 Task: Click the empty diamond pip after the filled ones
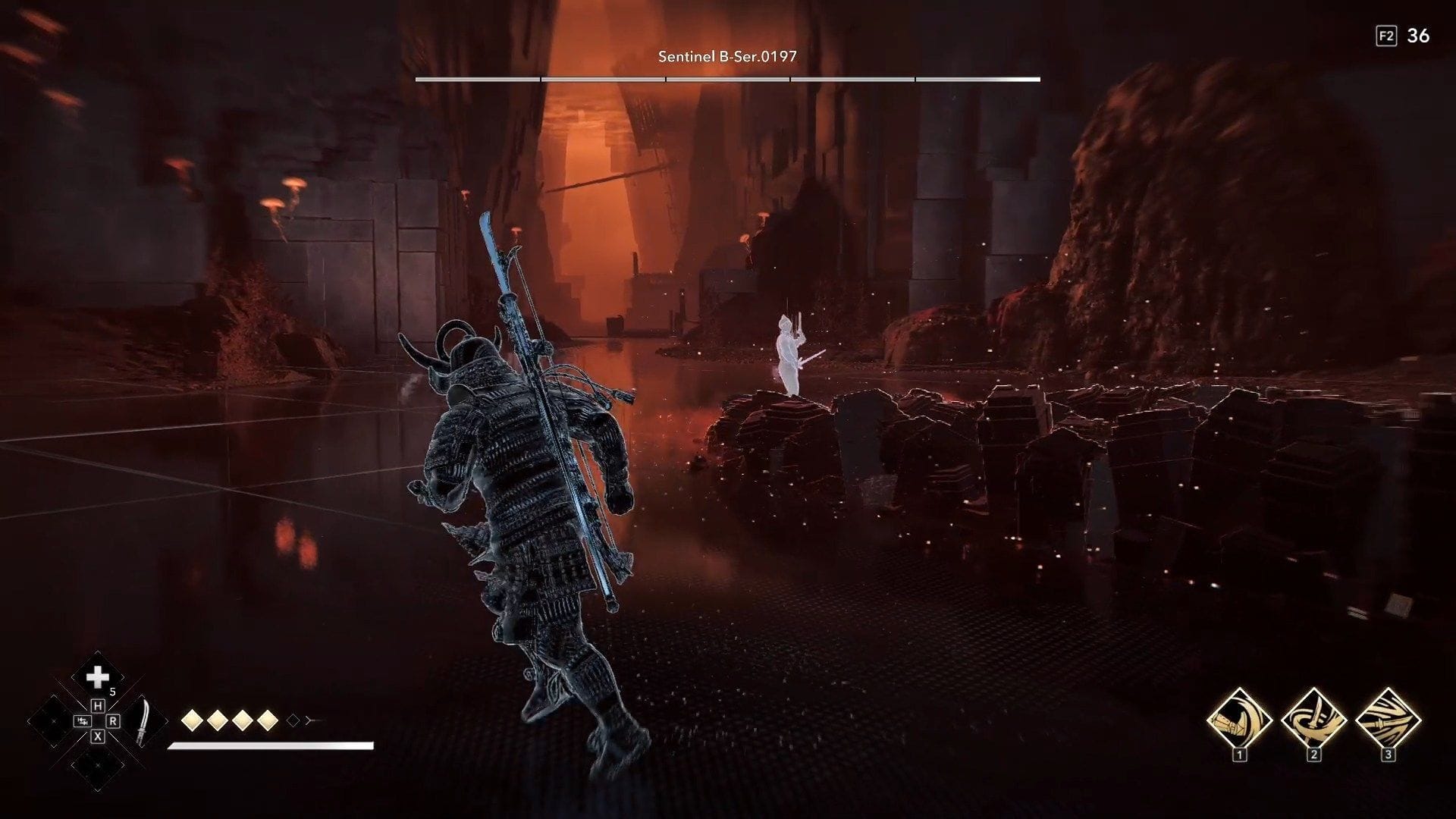pyautogui.click(x=293, y=720)
